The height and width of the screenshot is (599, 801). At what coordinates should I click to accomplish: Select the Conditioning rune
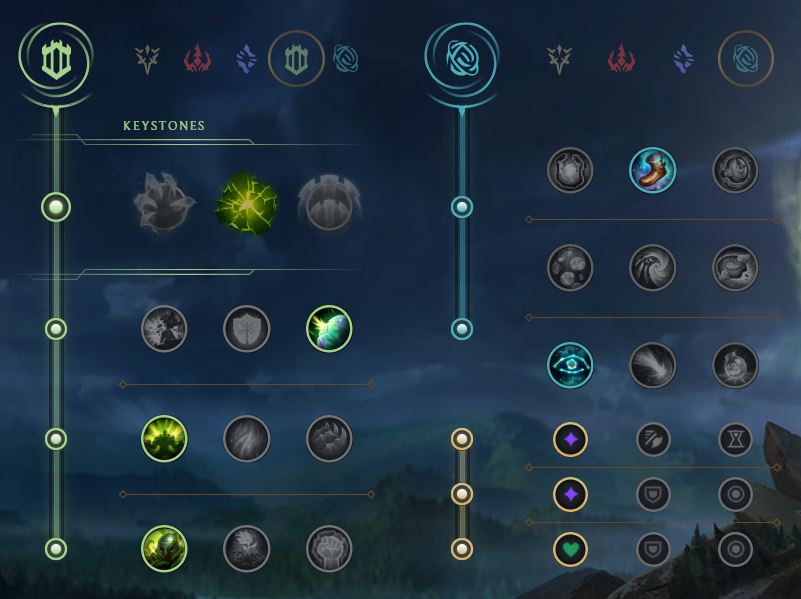[164, 439]
